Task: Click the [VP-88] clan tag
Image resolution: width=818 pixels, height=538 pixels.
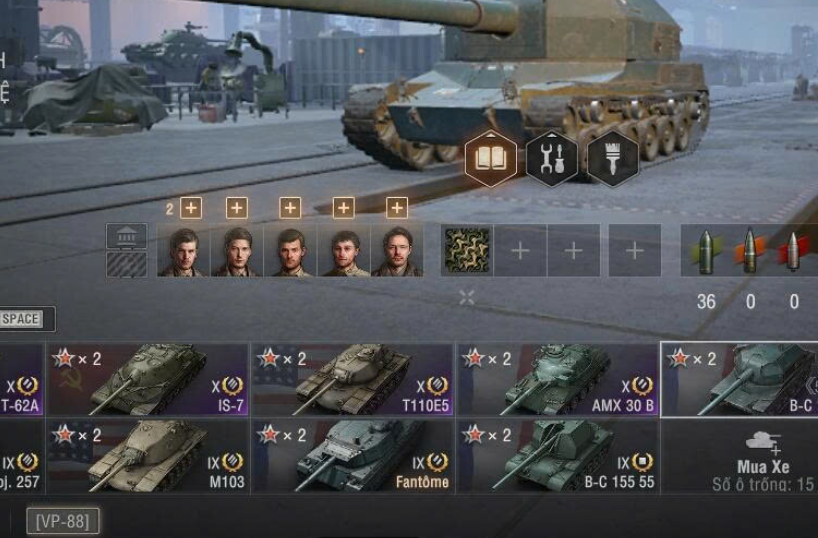Action: (62, 521)
